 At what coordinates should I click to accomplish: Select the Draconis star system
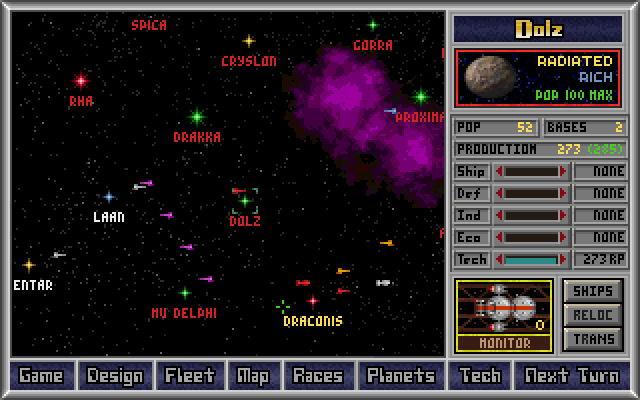click(x=312, y=301)
